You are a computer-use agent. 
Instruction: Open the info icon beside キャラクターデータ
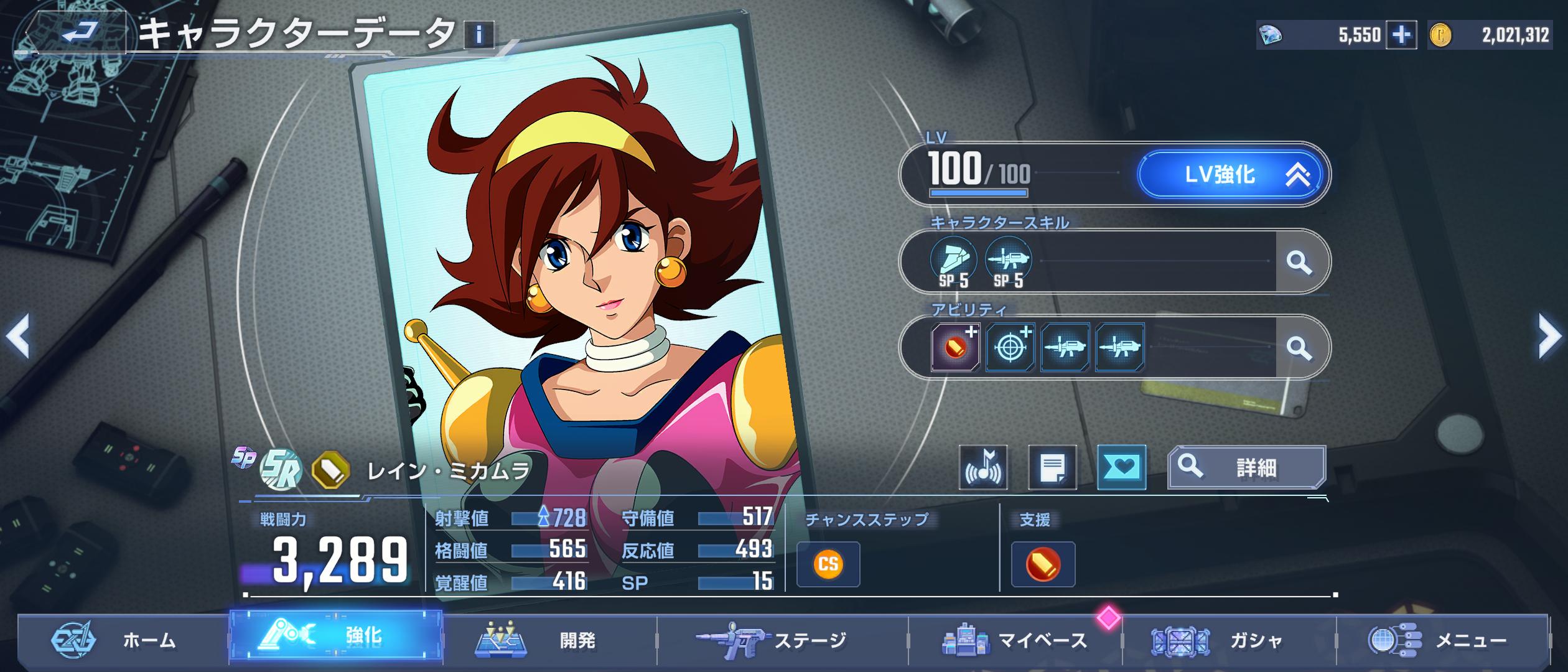pos(478,35)
